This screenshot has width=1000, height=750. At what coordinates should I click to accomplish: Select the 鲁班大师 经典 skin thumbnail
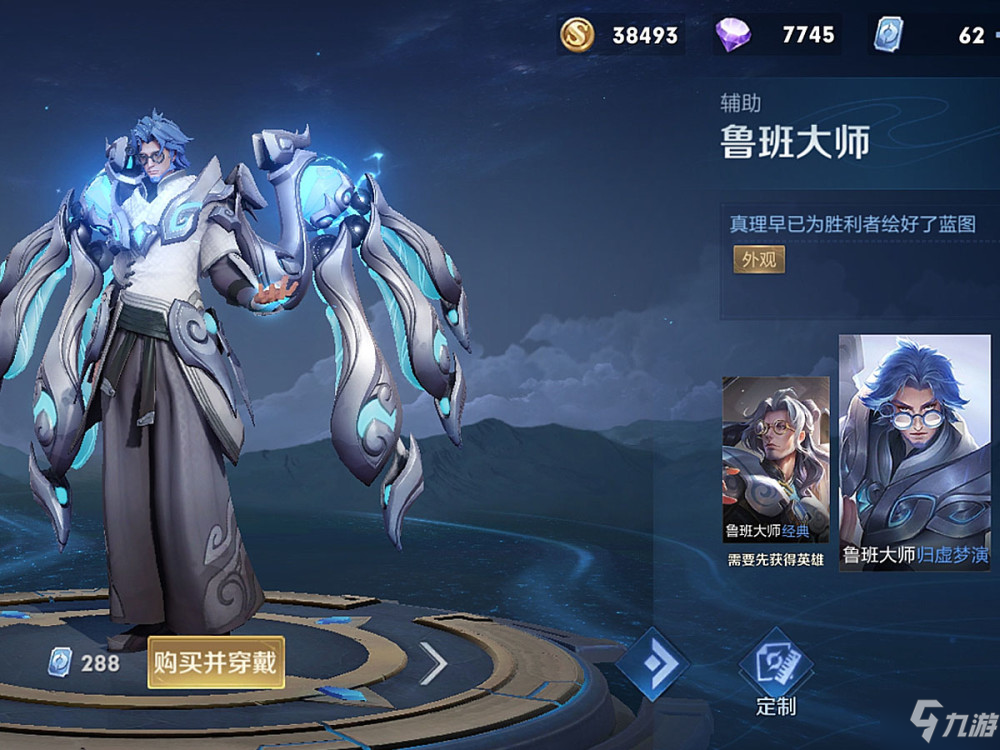(x=776, y=470)
